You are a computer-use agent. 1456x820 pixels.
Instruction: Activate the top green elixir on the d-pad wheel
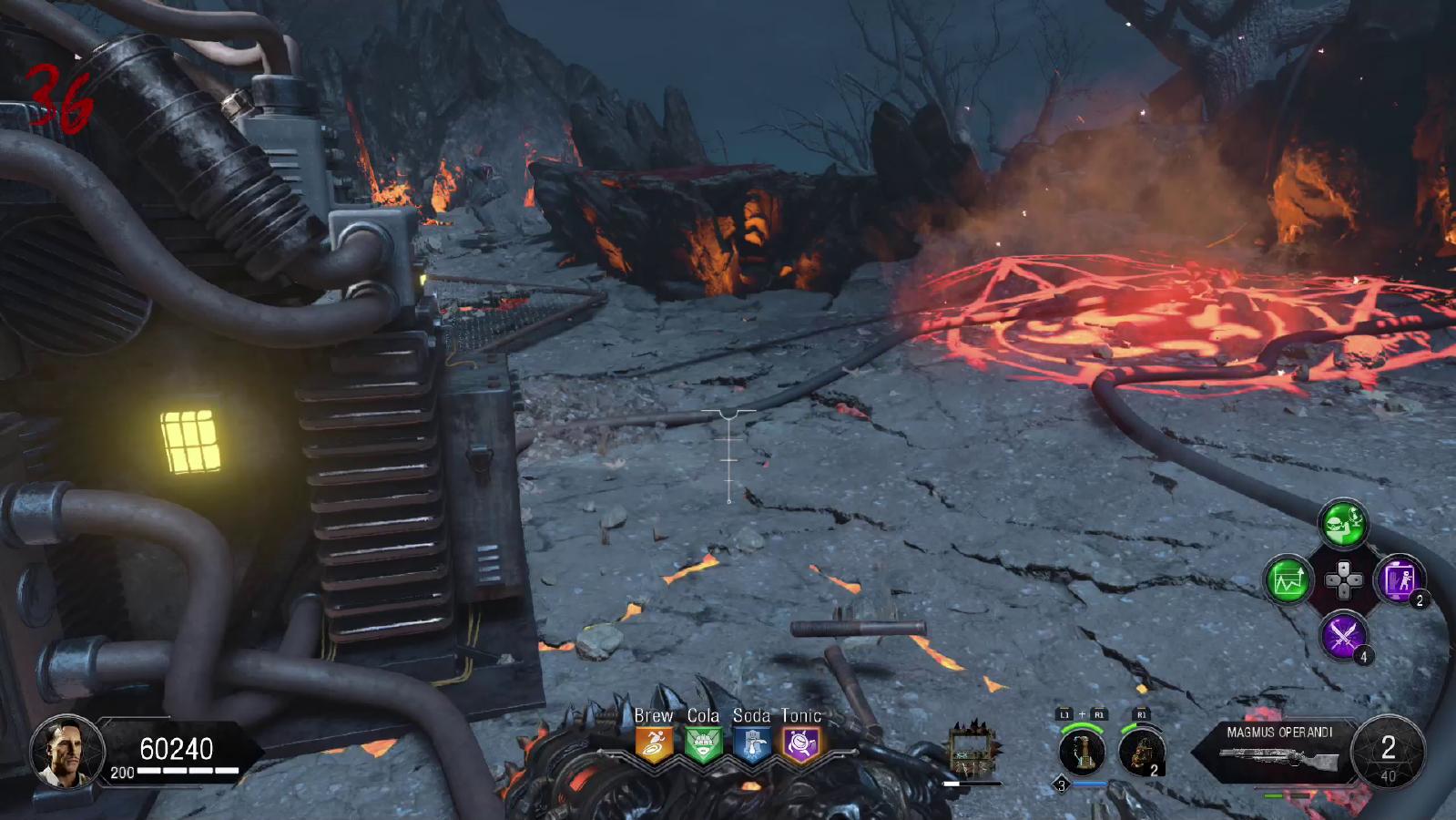pyautogui.click(x=1343, y=524)
